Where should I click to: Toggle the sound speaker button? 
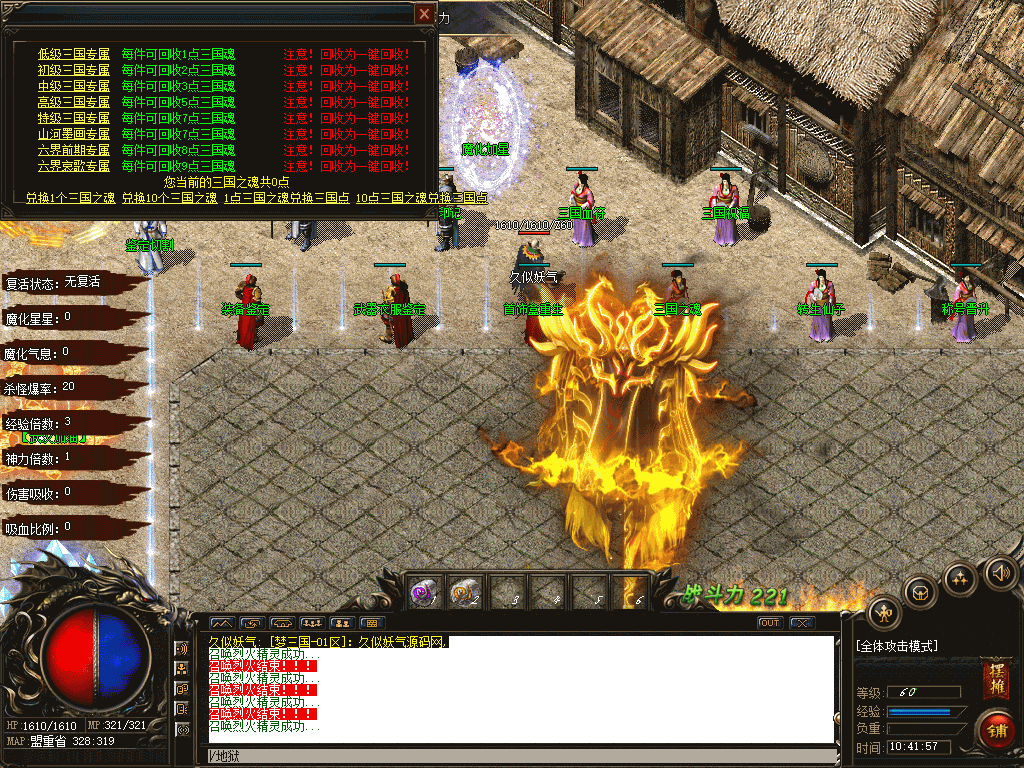(1000, 573)
